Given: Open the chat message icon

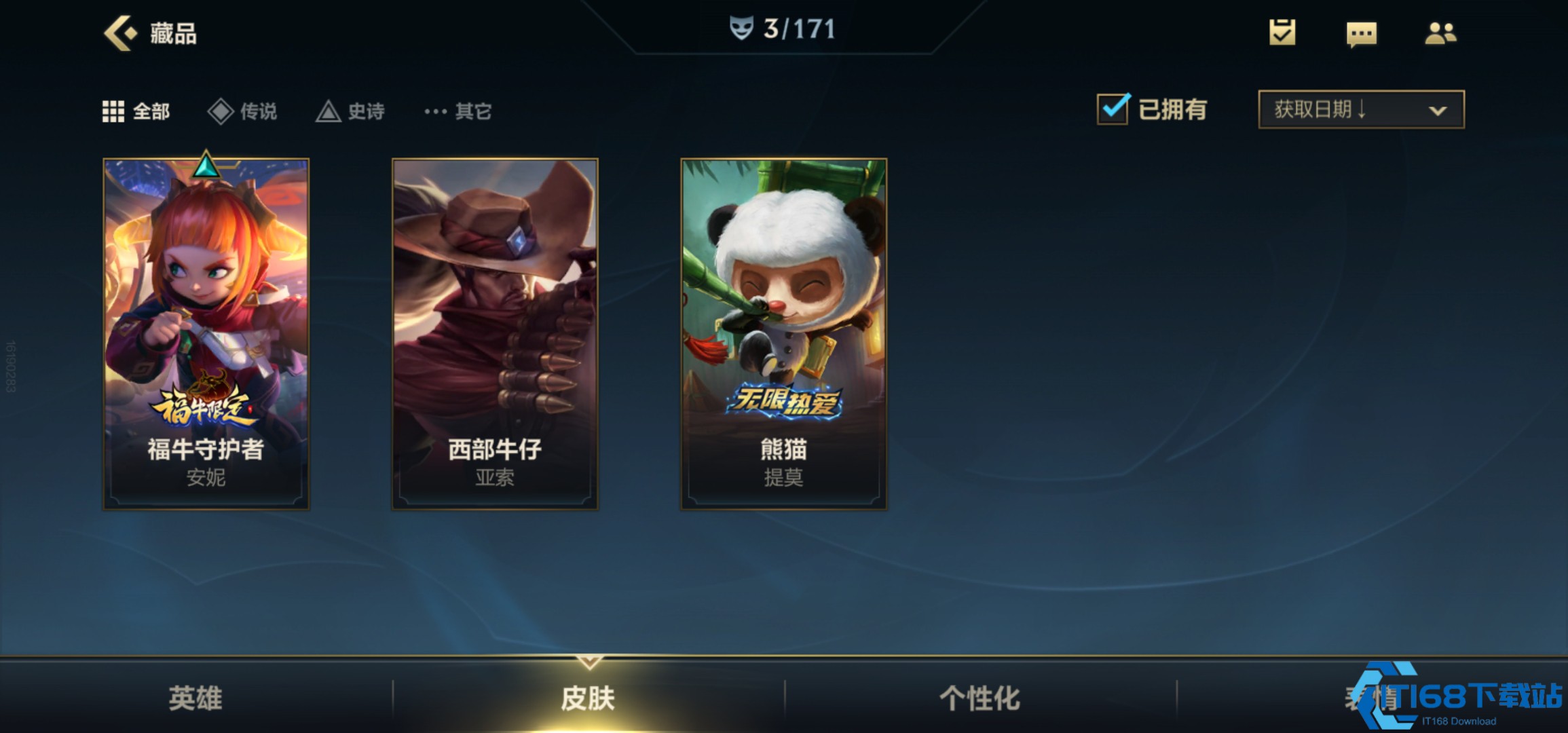Looking at the screenshot, I should [1363, 33].
